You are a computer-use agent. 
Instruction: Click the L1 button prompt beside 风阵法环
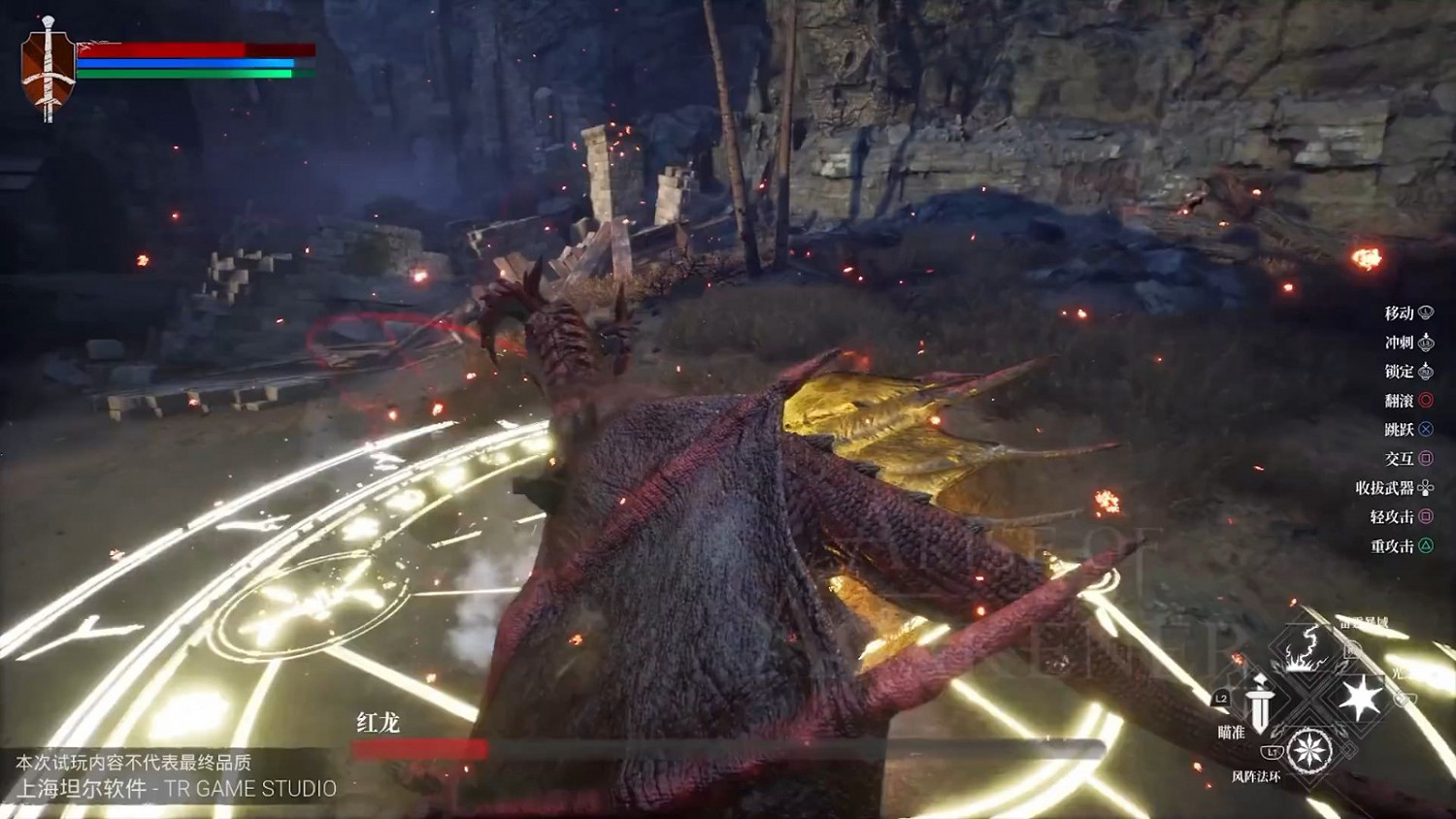(x=1272, y=751)
